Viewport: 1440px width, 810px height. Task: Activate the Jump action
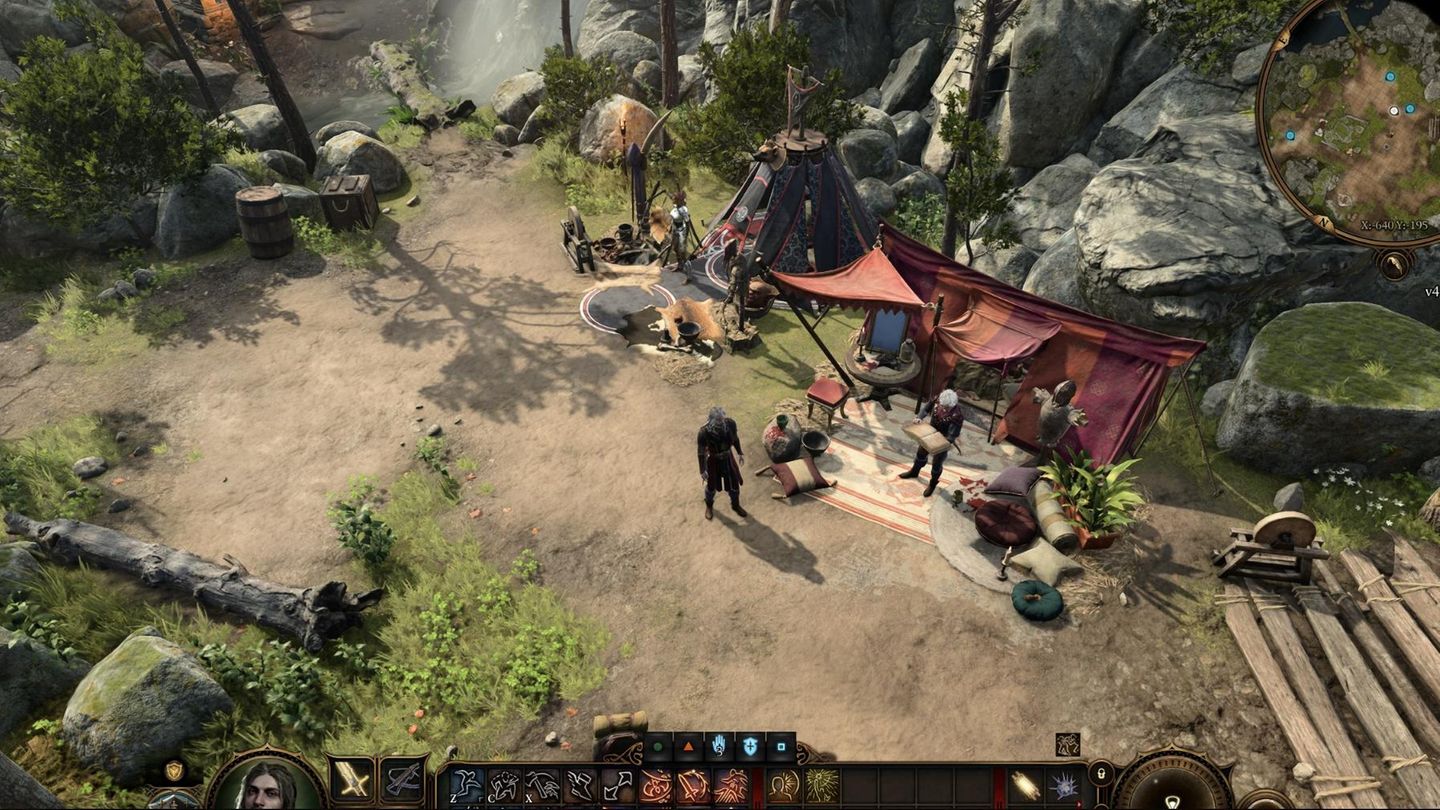click(465, 786)
